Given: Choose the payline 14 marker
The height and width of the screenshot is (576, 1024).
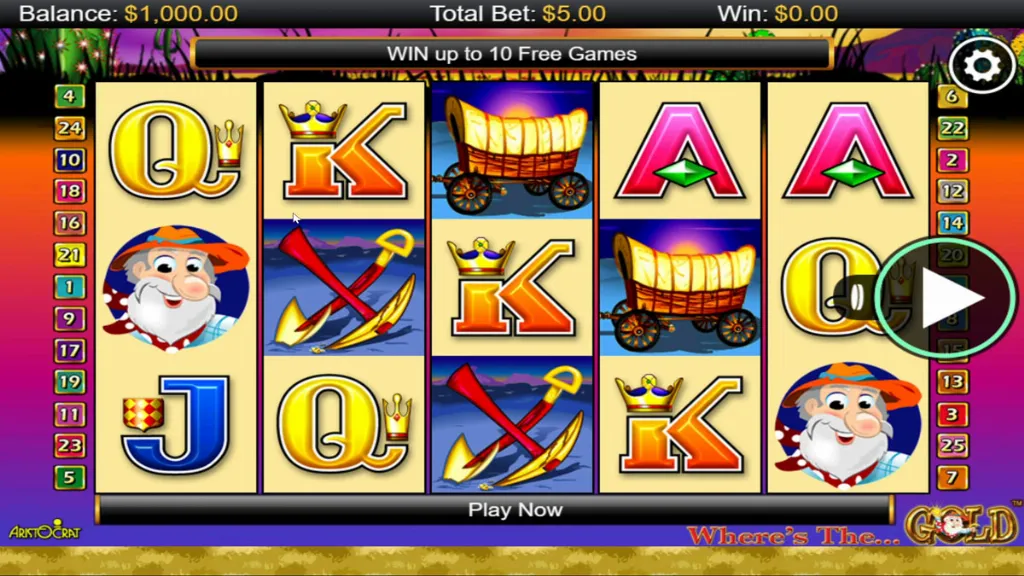Looking at the screenshot, I should click(952, 223).
